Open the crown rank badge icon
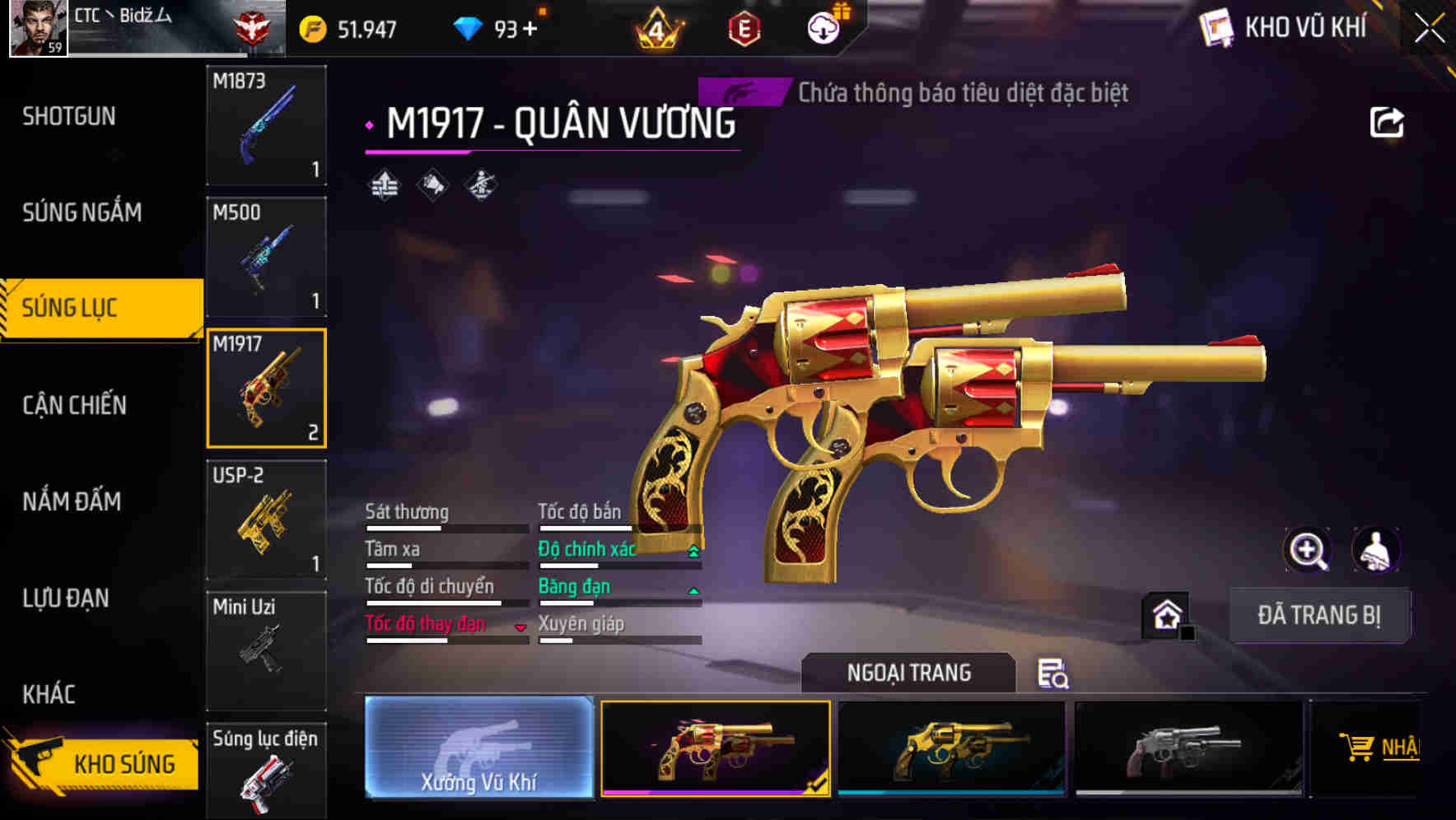Screen dimensions: 1456x820 (x=659, y=27)
